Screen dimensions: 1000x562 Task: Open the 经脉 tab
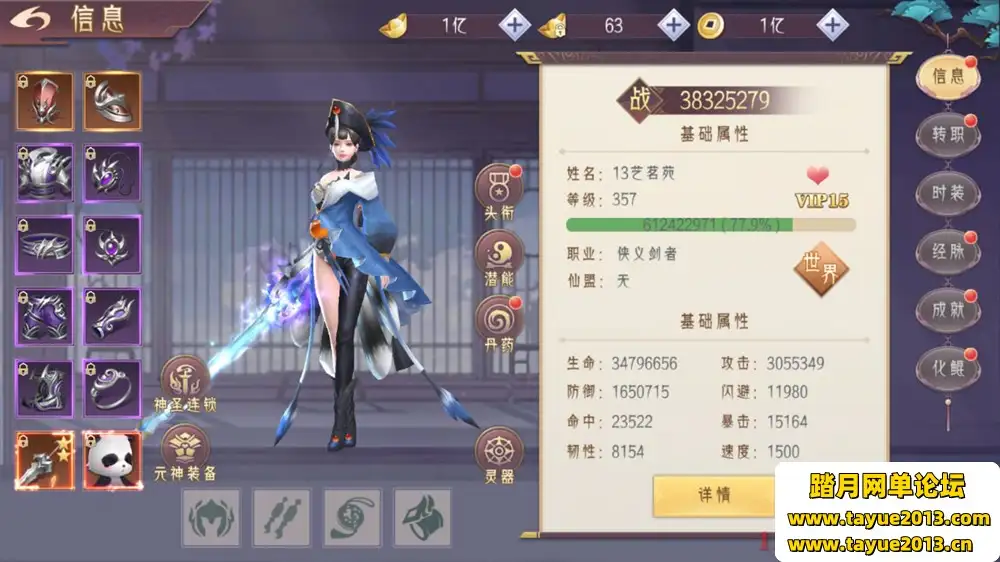947,251
